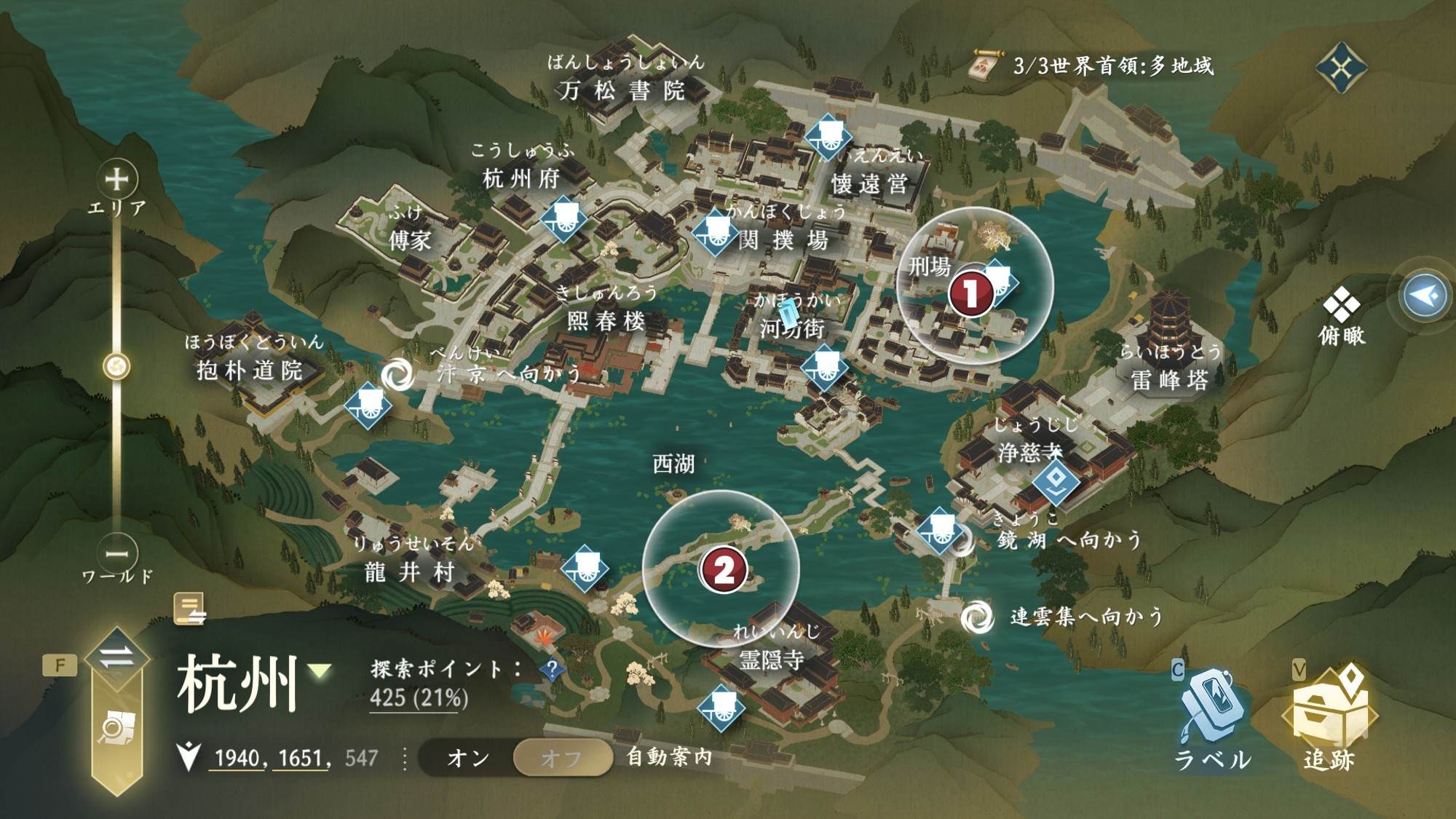Screen dimensions: 1456x819
Task: Open exploration points help question mark
Action: click(x=552, y=669)
